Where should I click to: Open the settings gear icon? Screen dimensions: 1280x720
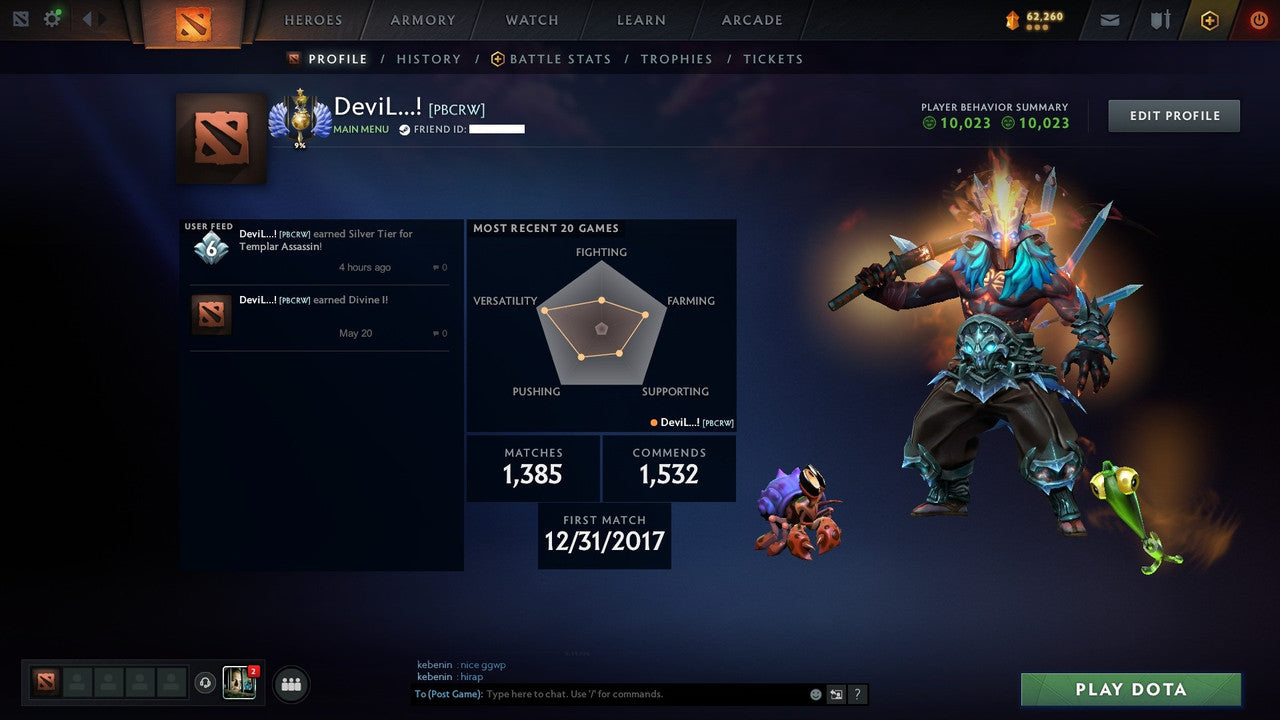54,17
